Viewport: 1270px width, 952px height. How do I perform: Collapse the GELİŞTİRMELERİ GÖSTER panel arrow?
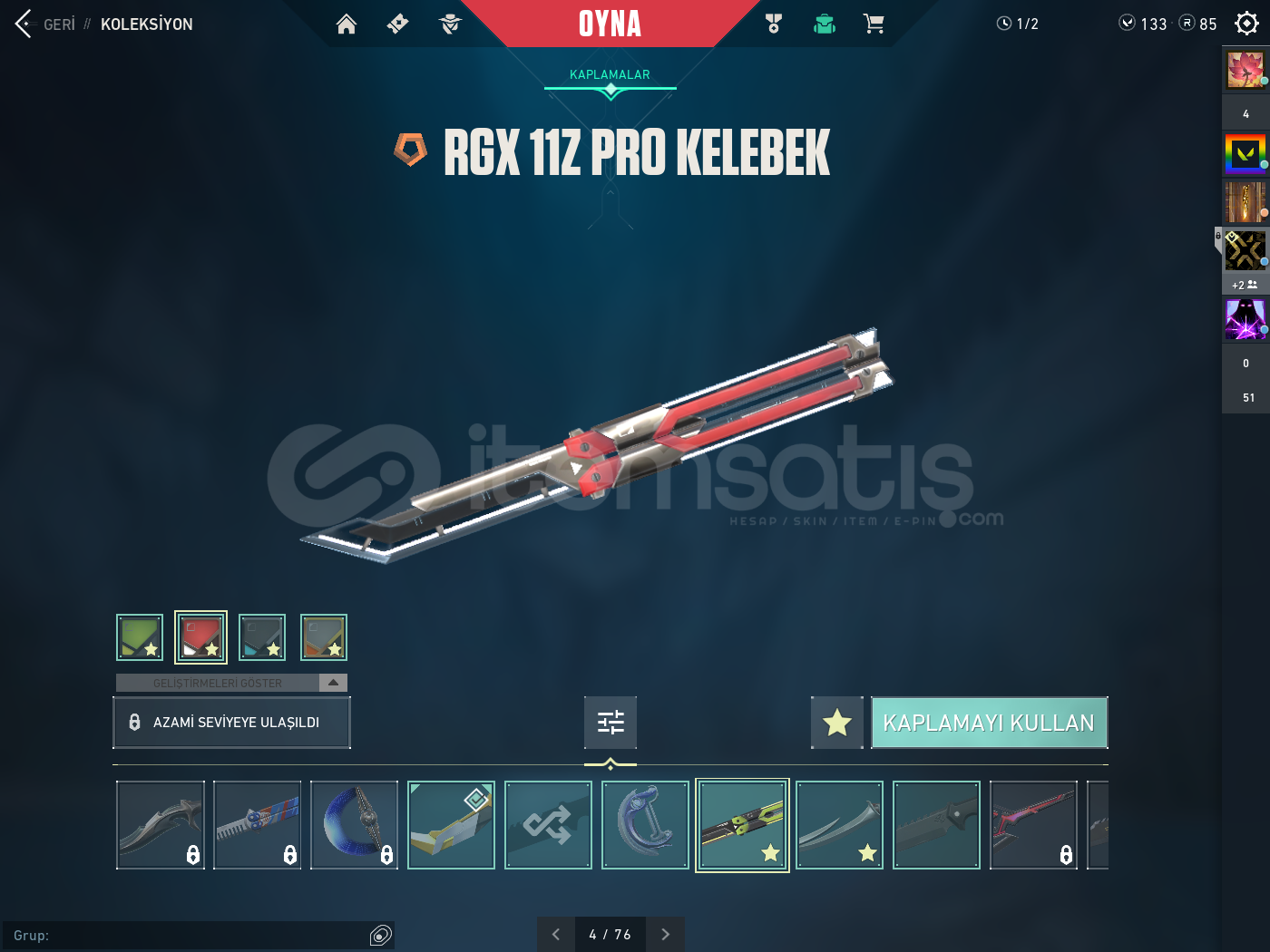(x=334, y=682)
